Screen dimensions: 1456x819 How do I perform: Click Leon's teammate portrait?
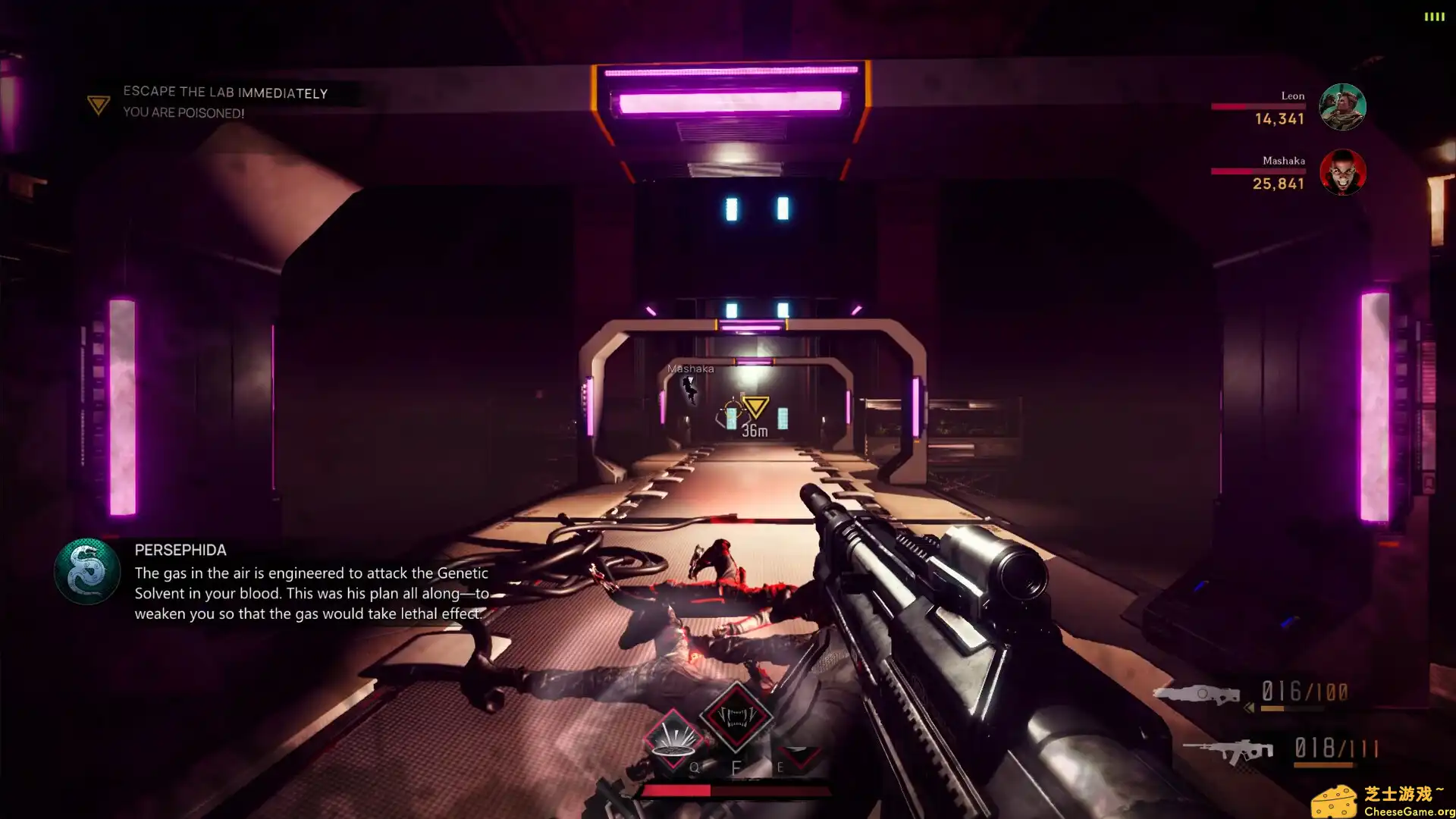point(1342,107)
